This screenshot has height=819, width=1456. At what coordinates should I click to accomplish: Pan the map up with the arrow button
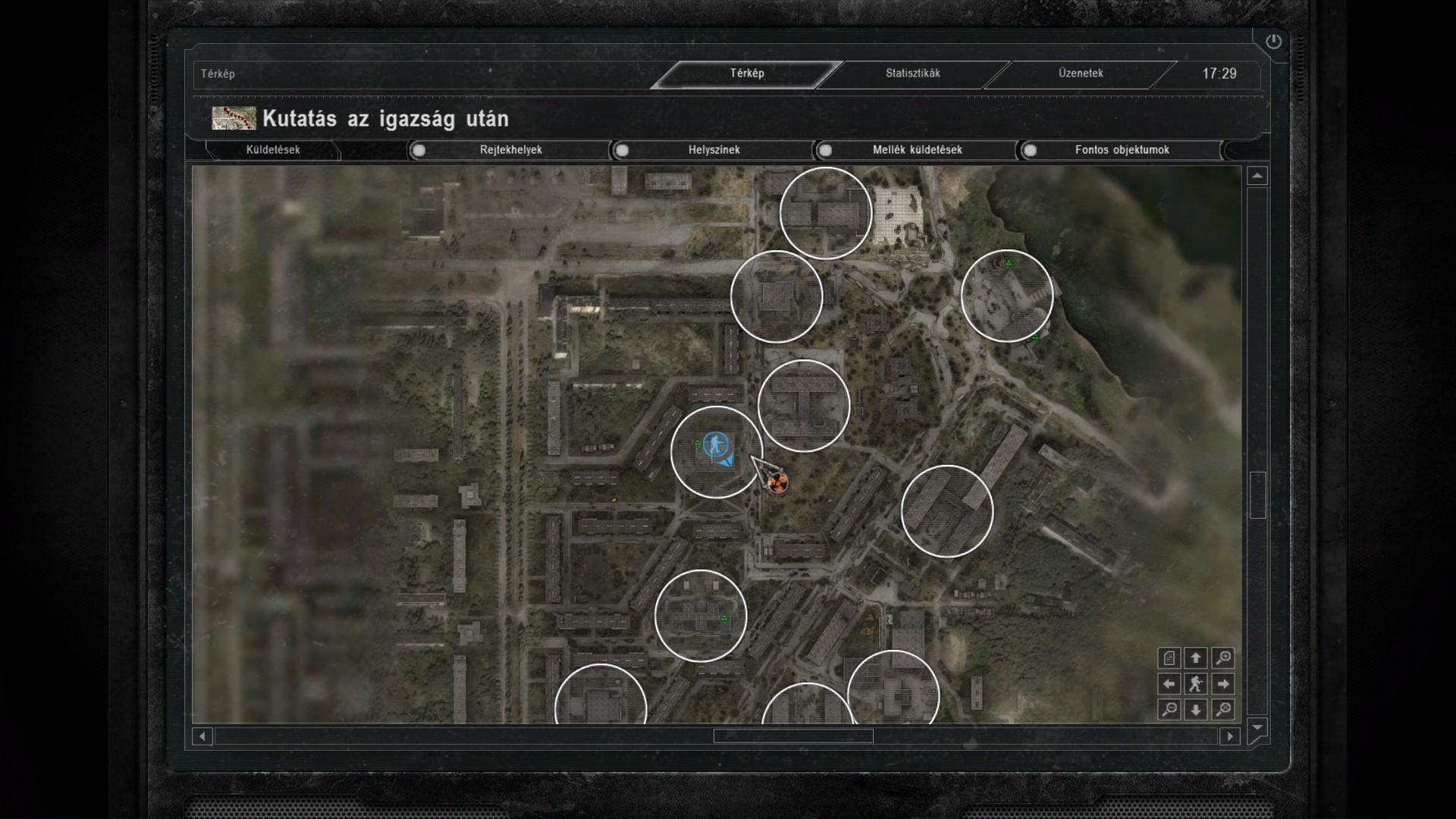pyautogui.click(x=1196, y=658)
